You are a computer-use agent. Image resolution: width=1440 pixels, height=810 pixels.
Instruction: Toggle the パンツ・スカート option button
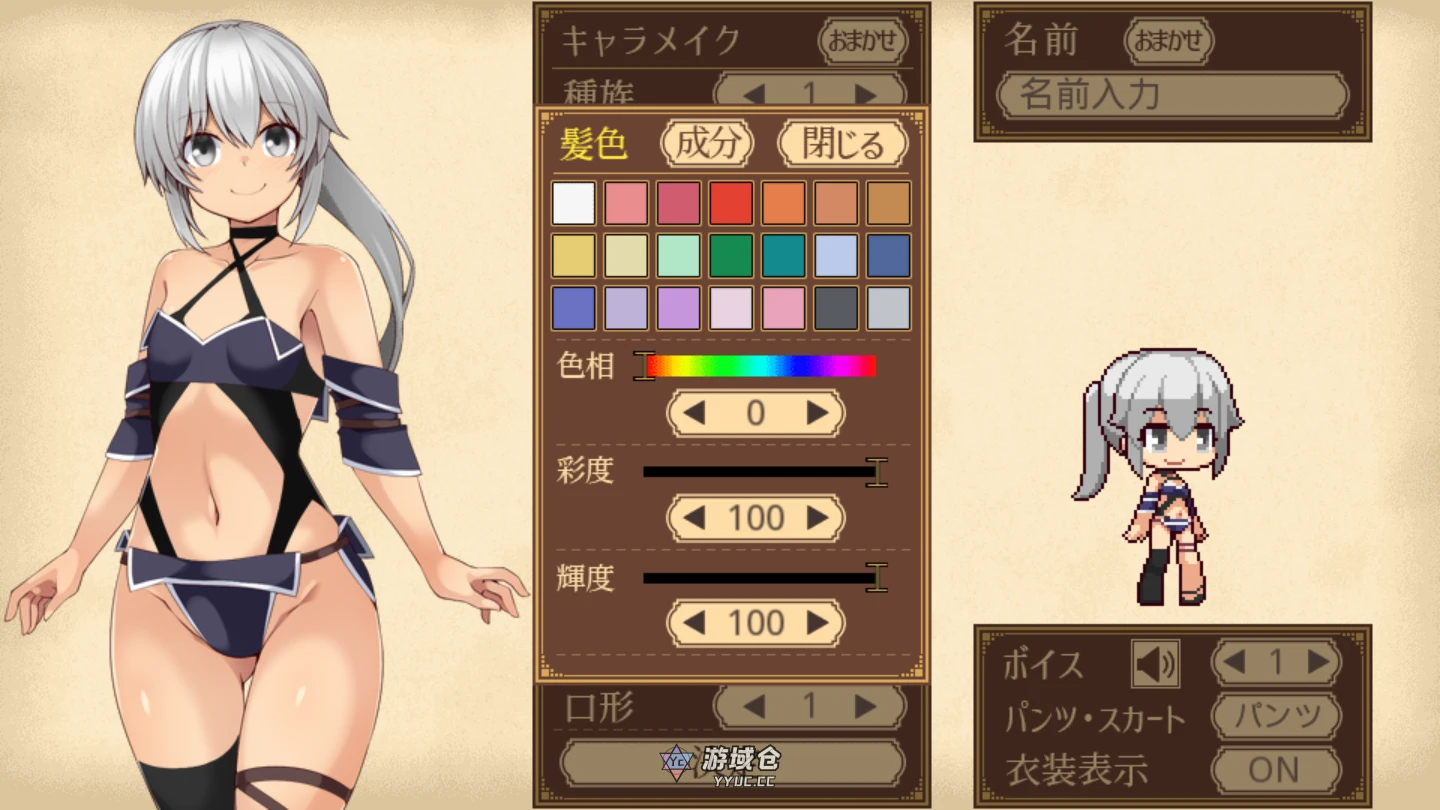(x=1276, y=717)
